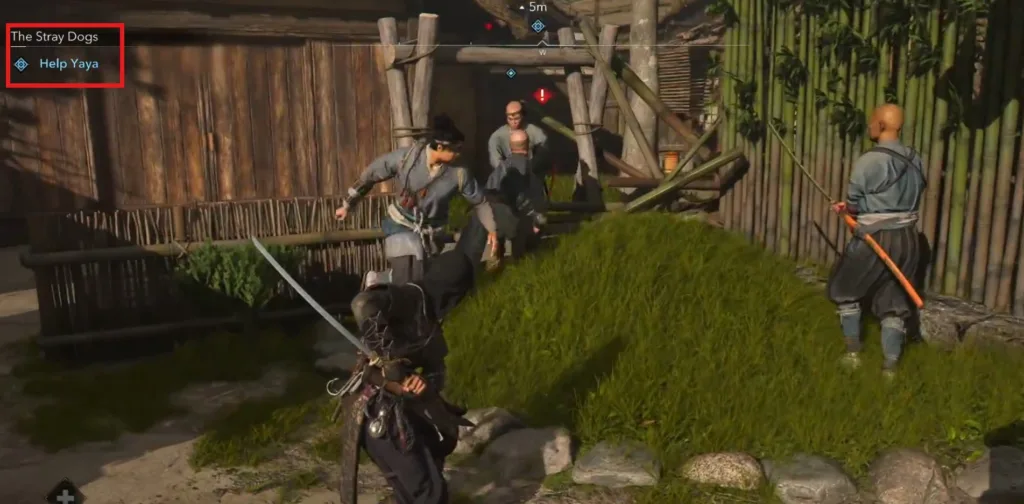
Task: Click the red exclamation enemy alert icon
Action: (x=542, y=96)
